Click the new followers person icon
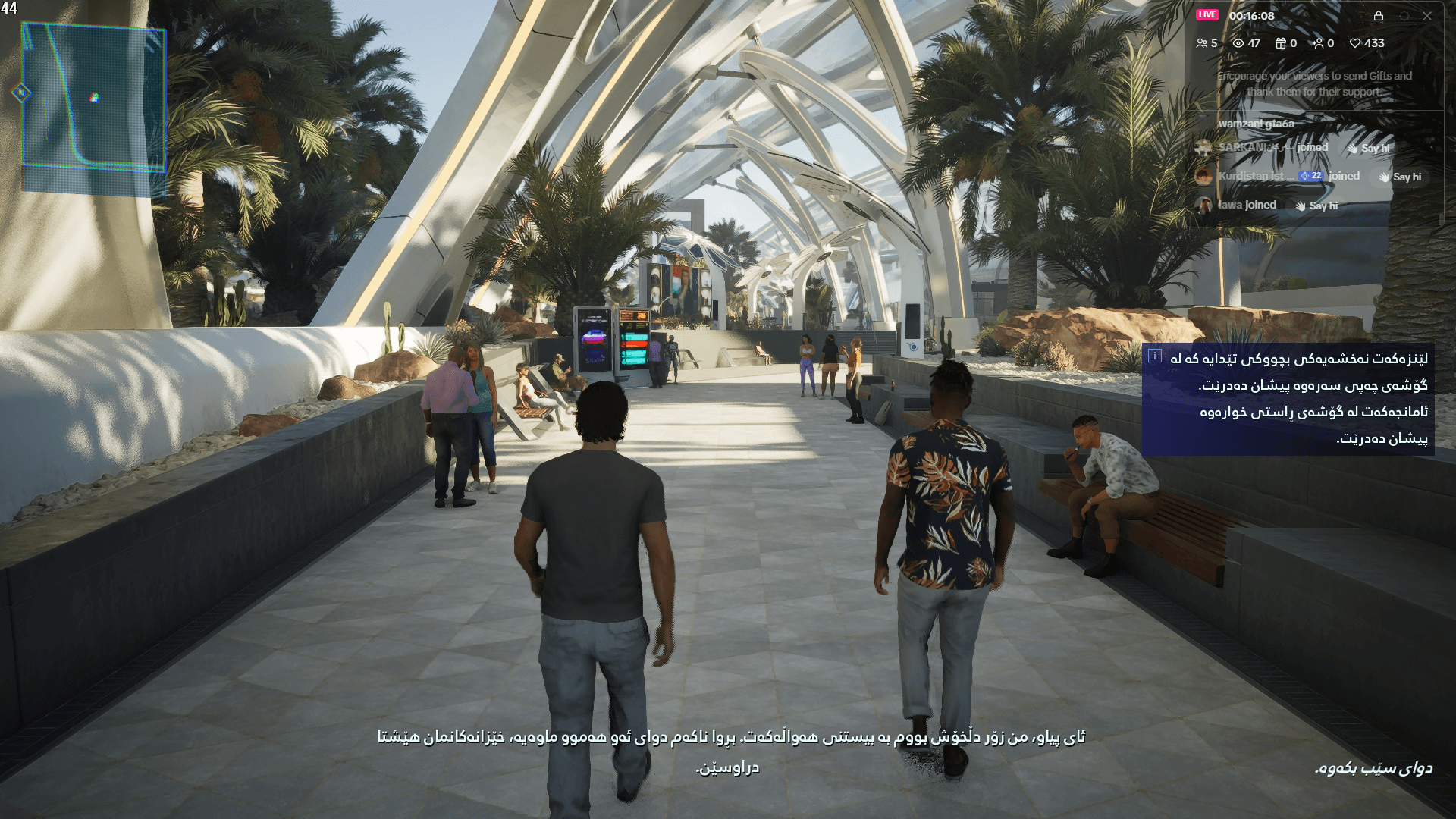 1319,42
